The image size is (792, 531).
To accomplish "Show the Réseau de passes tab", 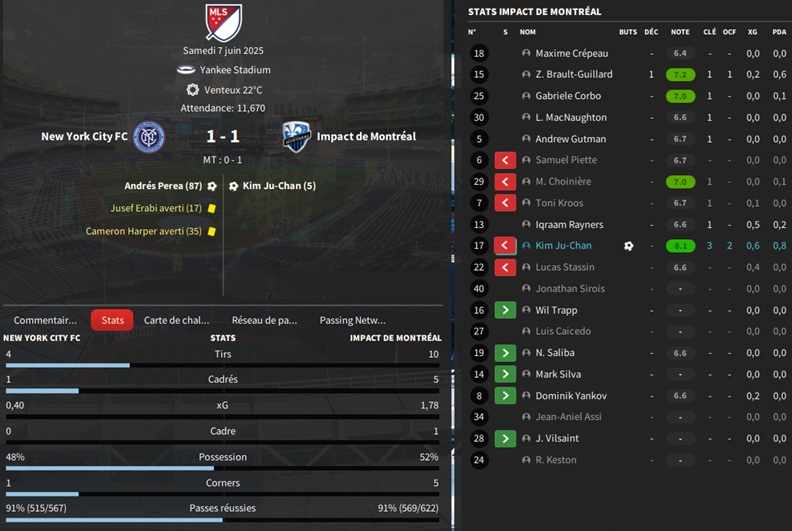I will [x=264, y=320].
